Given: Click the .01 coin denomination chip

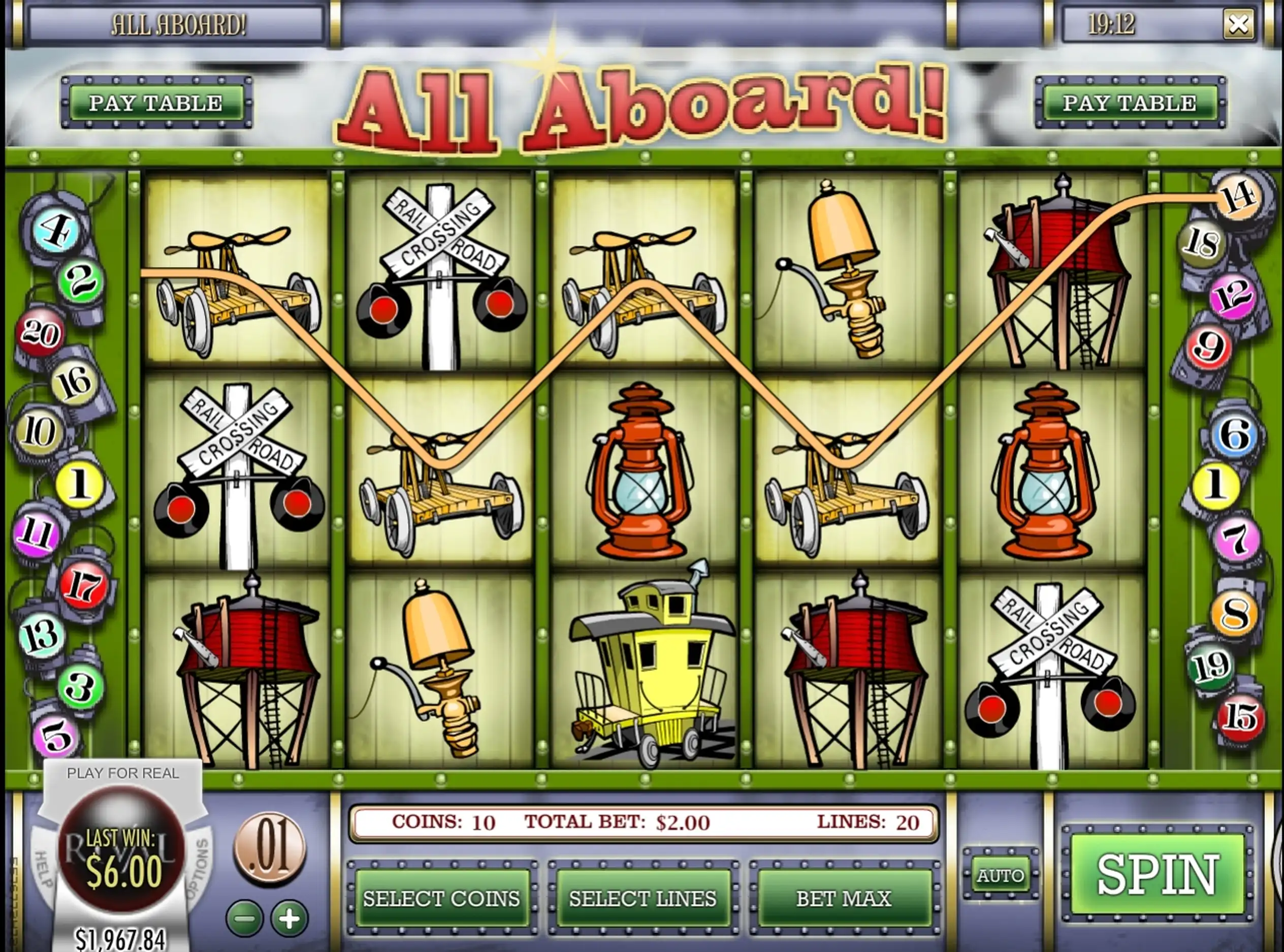Looking at the screenshot, I should [x=269, y=849].
